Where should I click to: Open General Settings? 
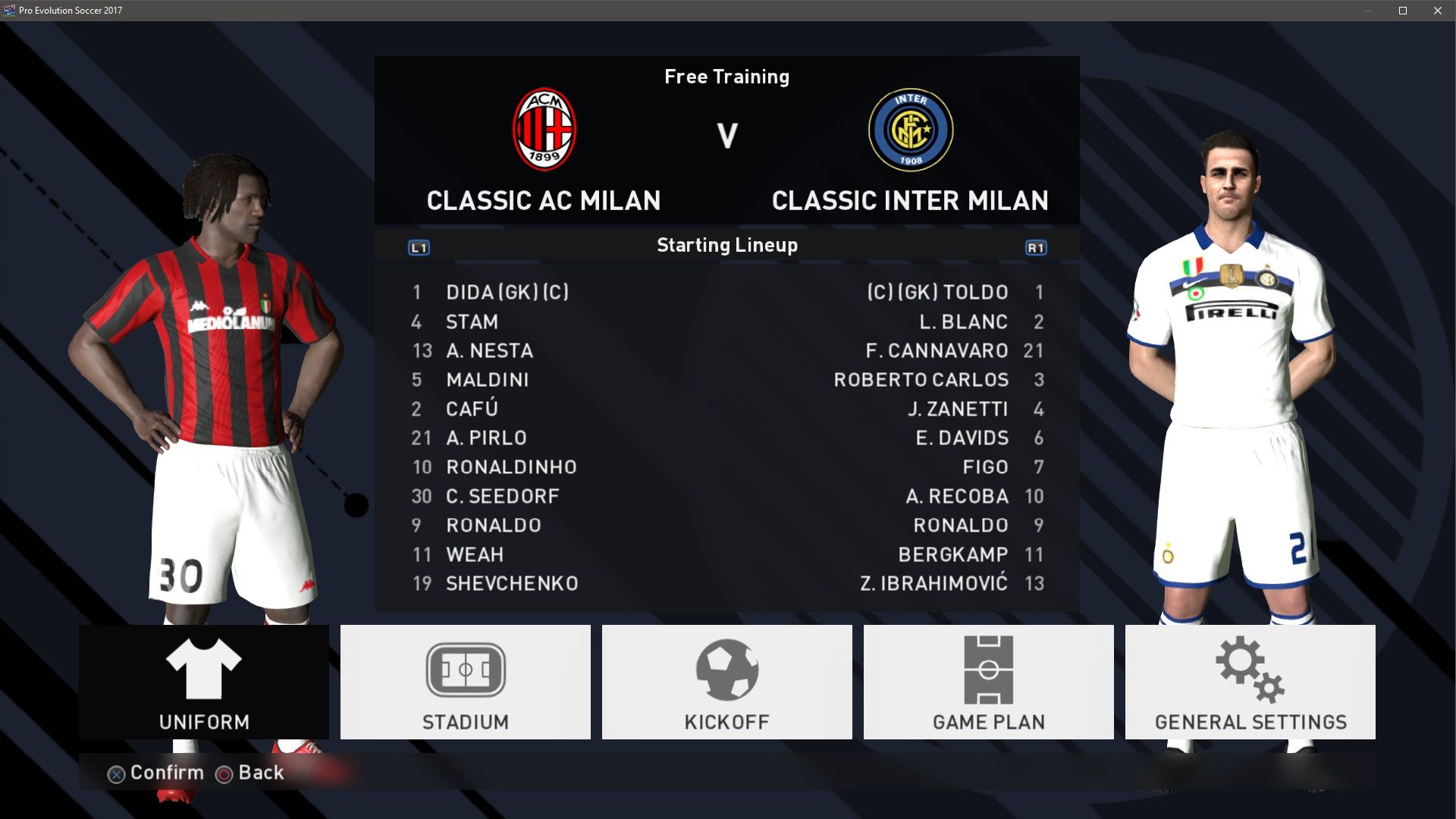1250,682
